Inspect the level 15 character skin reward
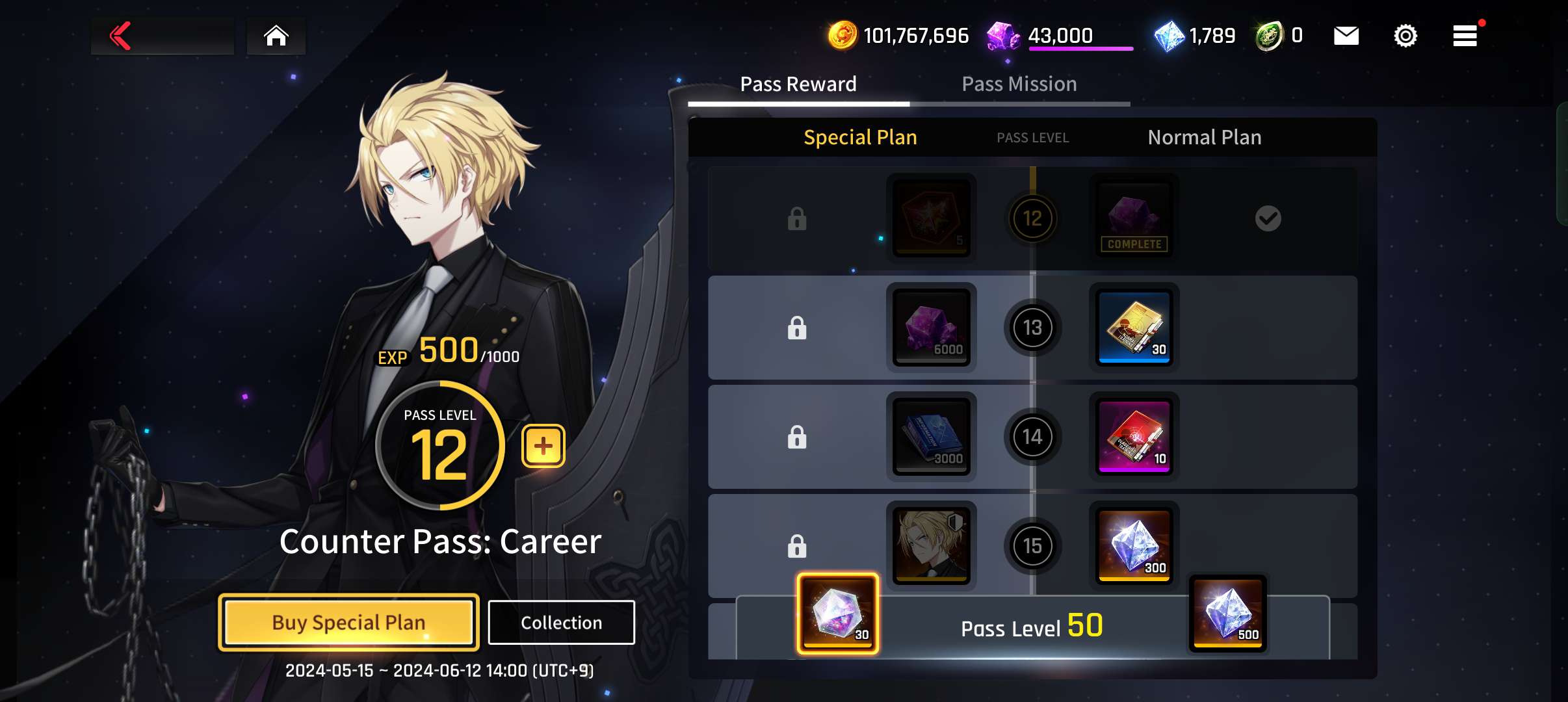The height and width of the screenshot is (702, 1568). click(931, 545)
